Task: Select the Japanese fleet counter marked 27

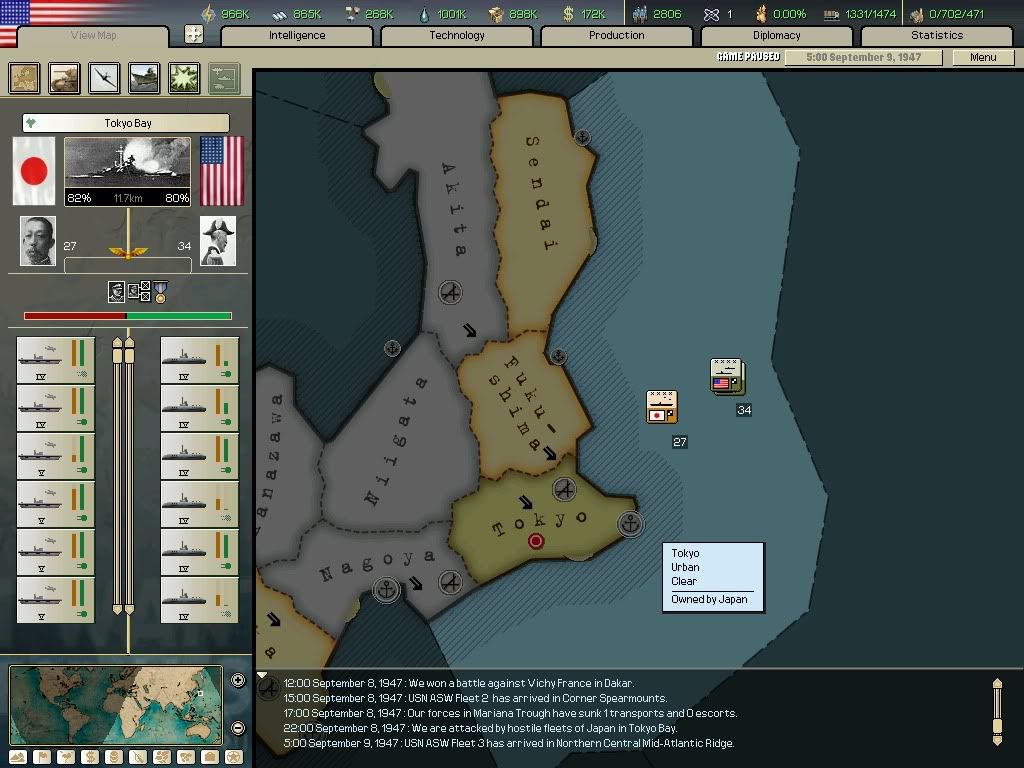Action: pos(661,406)
